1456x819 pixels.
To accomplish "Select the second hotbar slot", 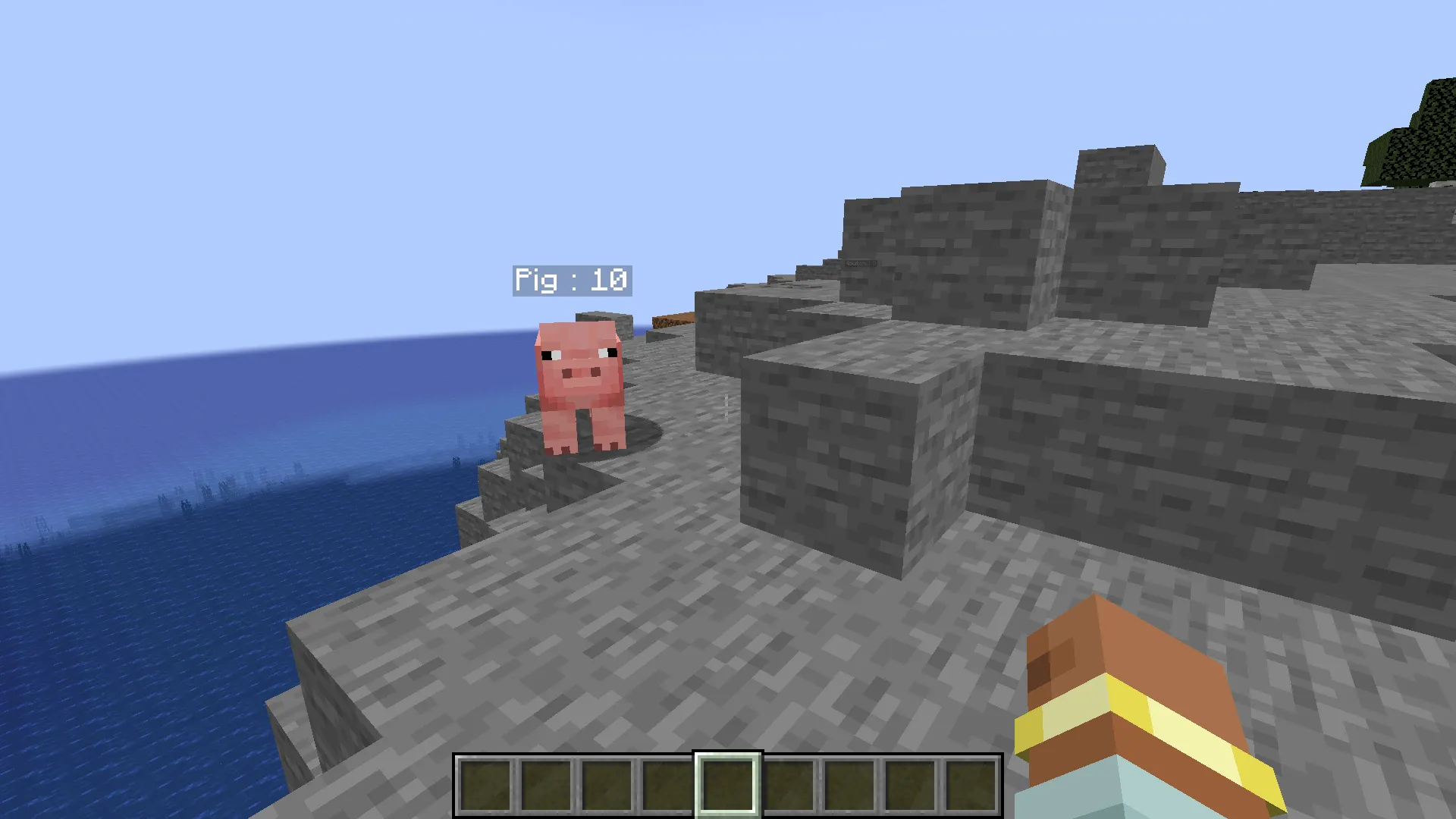I will pos(545,783).
